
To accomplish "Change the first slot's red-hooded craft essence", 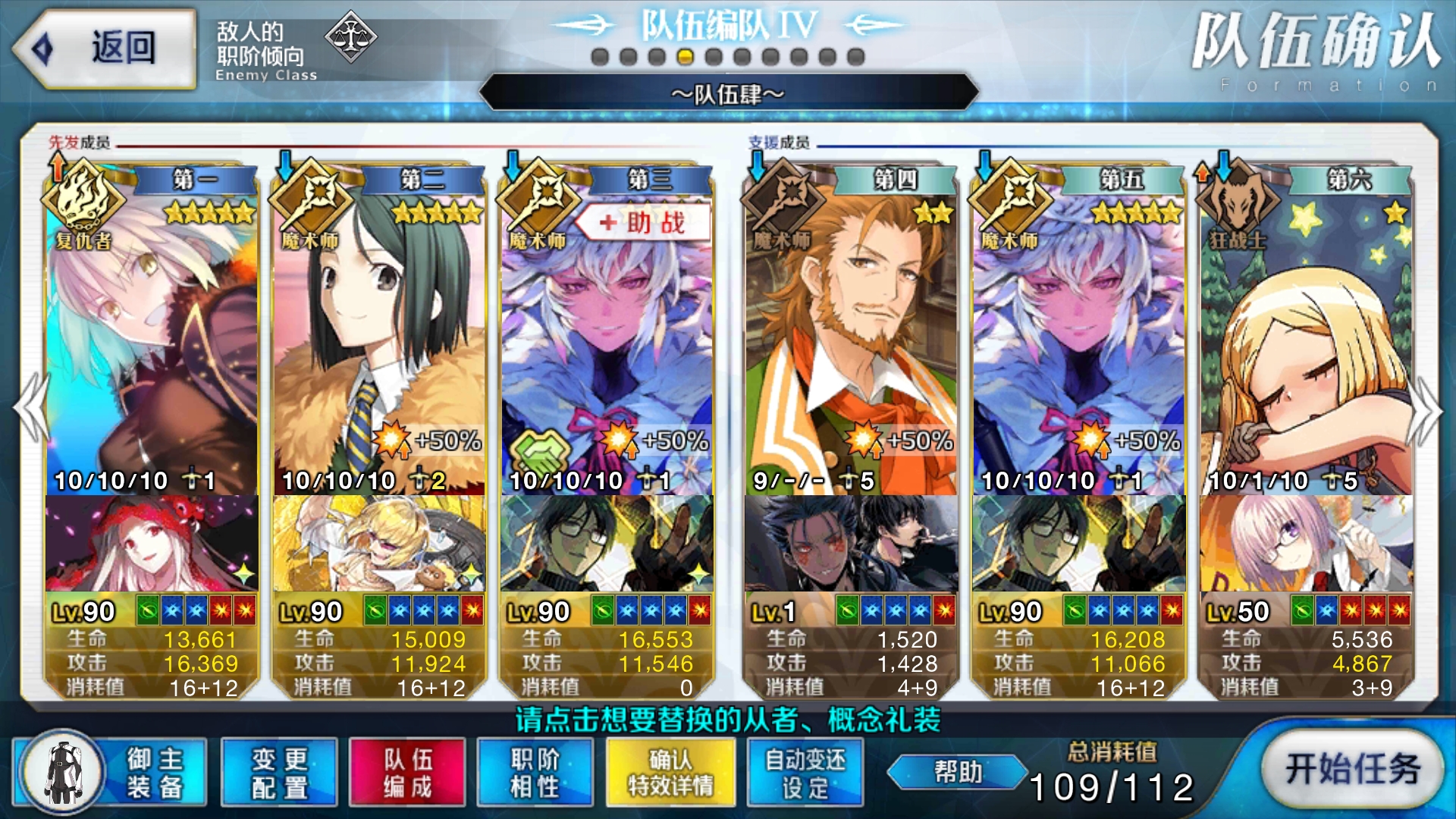I will pos(152,543).
